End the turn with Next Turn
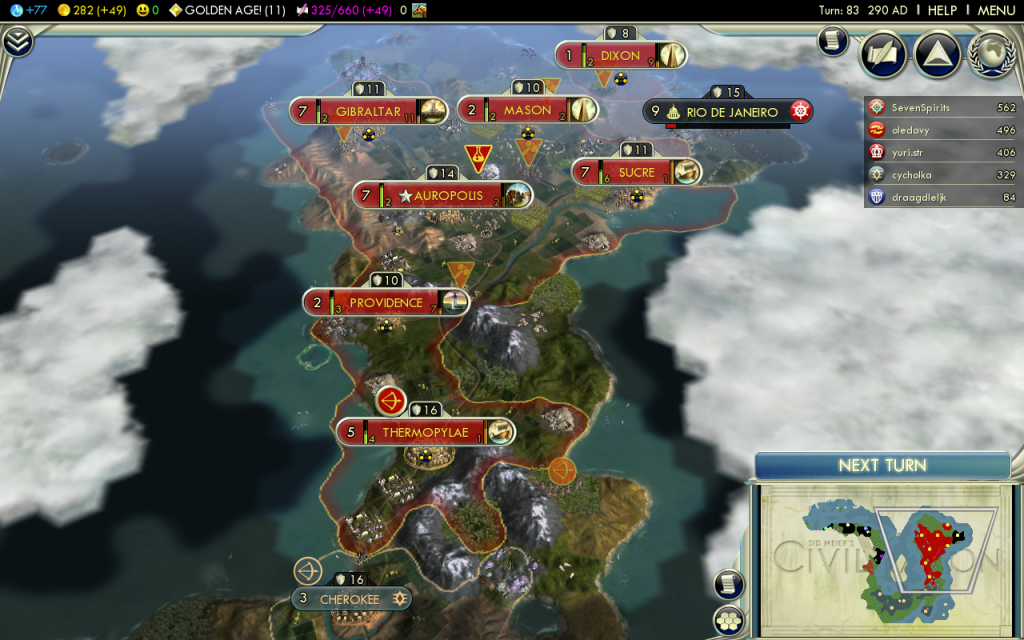 click(x=882, y=465)
